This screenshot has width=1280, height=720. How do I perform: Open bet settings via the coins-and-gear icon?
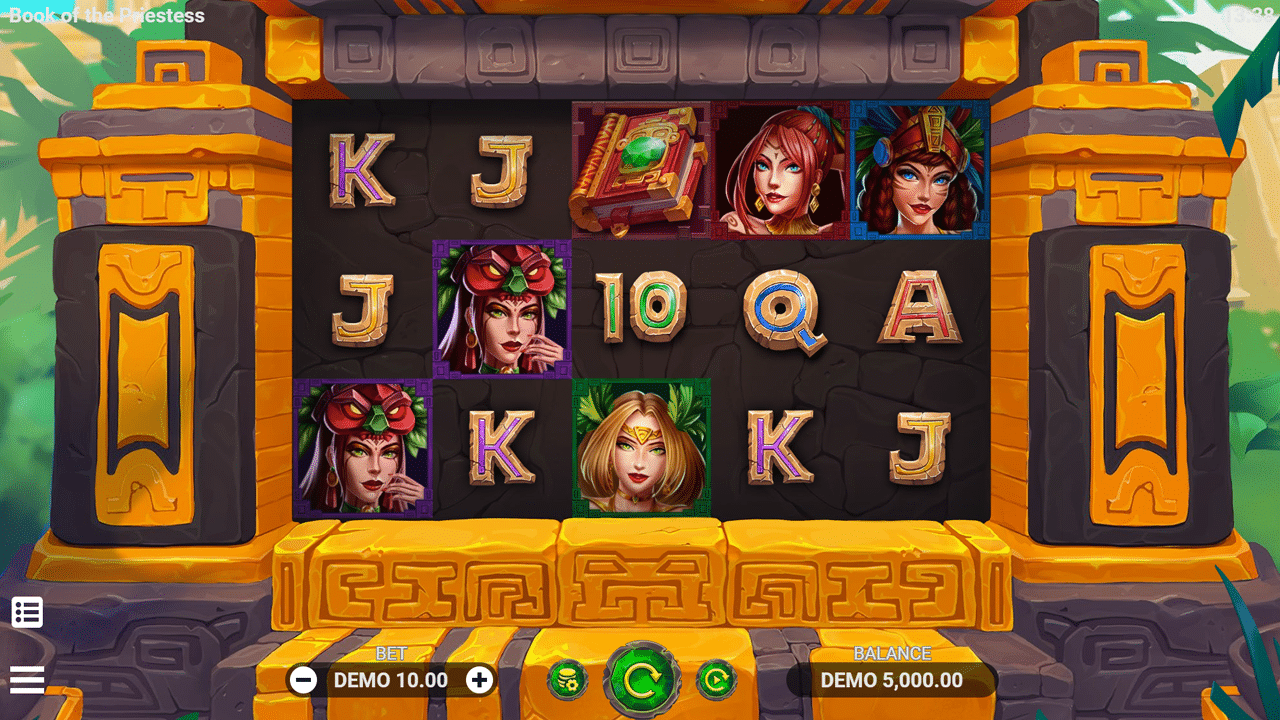pos(567,681)
